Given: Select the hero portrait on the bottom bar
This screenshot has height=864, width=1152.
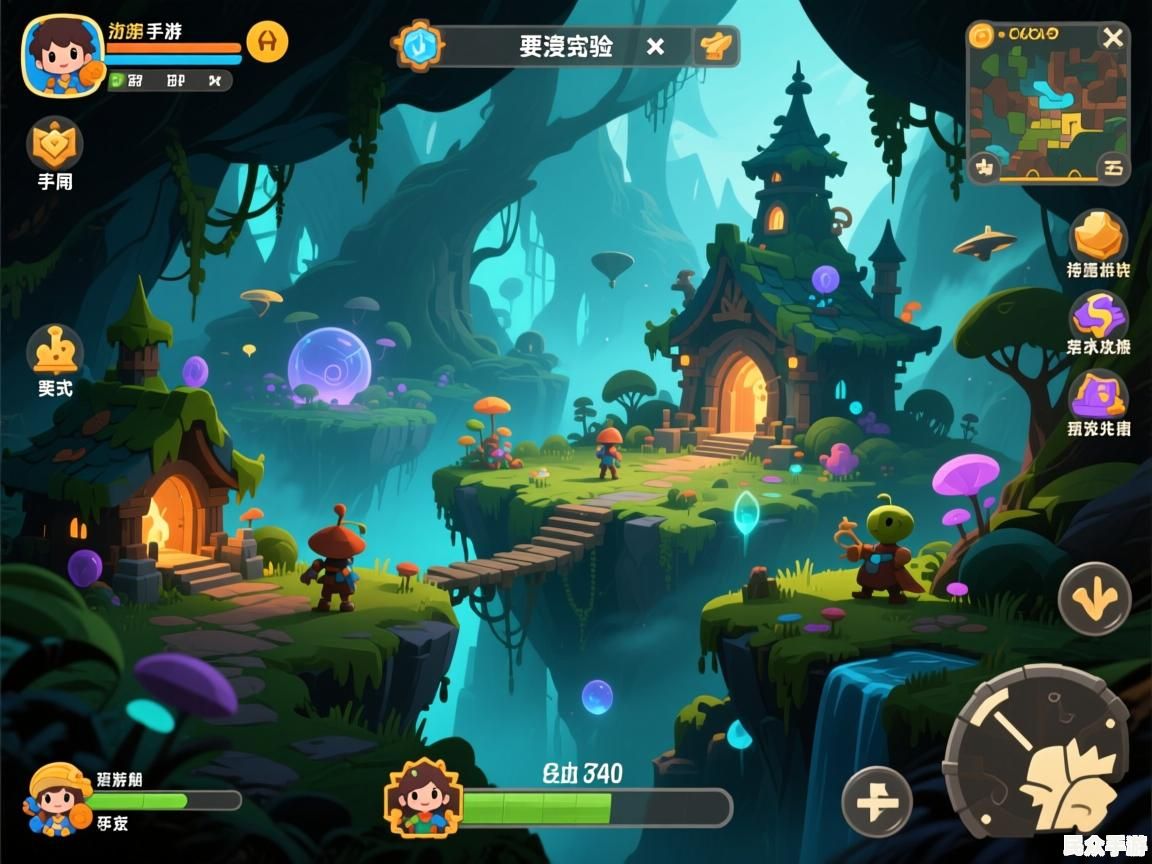Looking at the screenshot, I should [x=424, y=797].
